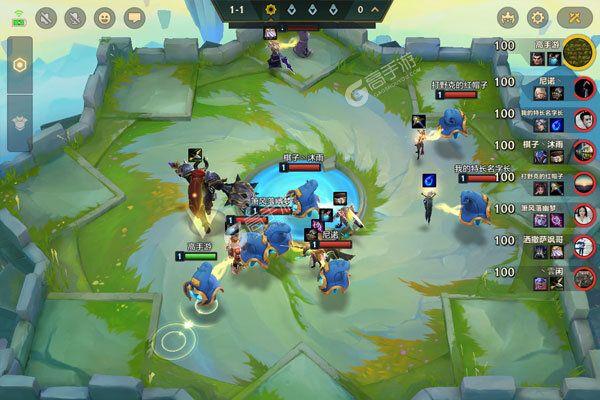Screen dimensions: 600x400
Task: Open the crown icon button
Action: click(506, 18)
